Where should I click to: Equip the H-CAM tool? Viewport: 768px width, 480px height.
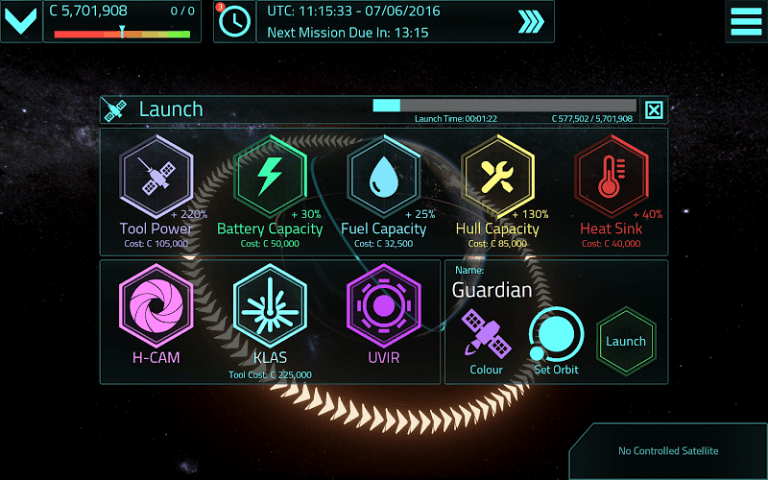point(156,310)
